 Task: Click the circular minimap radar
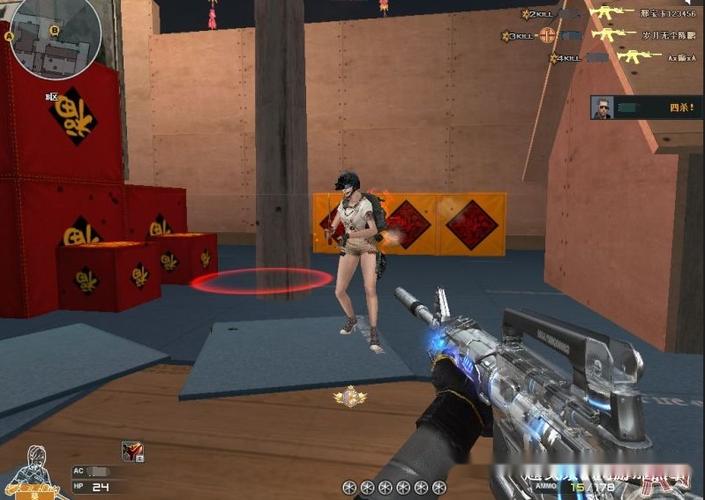[55, 35]
